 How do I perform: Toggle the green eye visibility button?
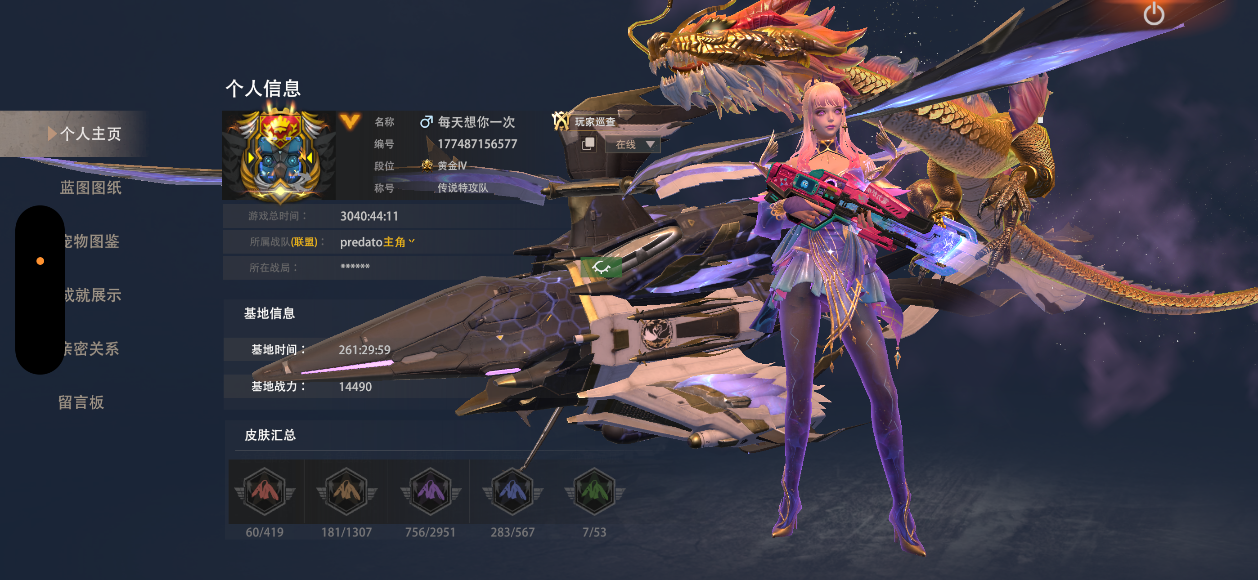pos(602,267)
